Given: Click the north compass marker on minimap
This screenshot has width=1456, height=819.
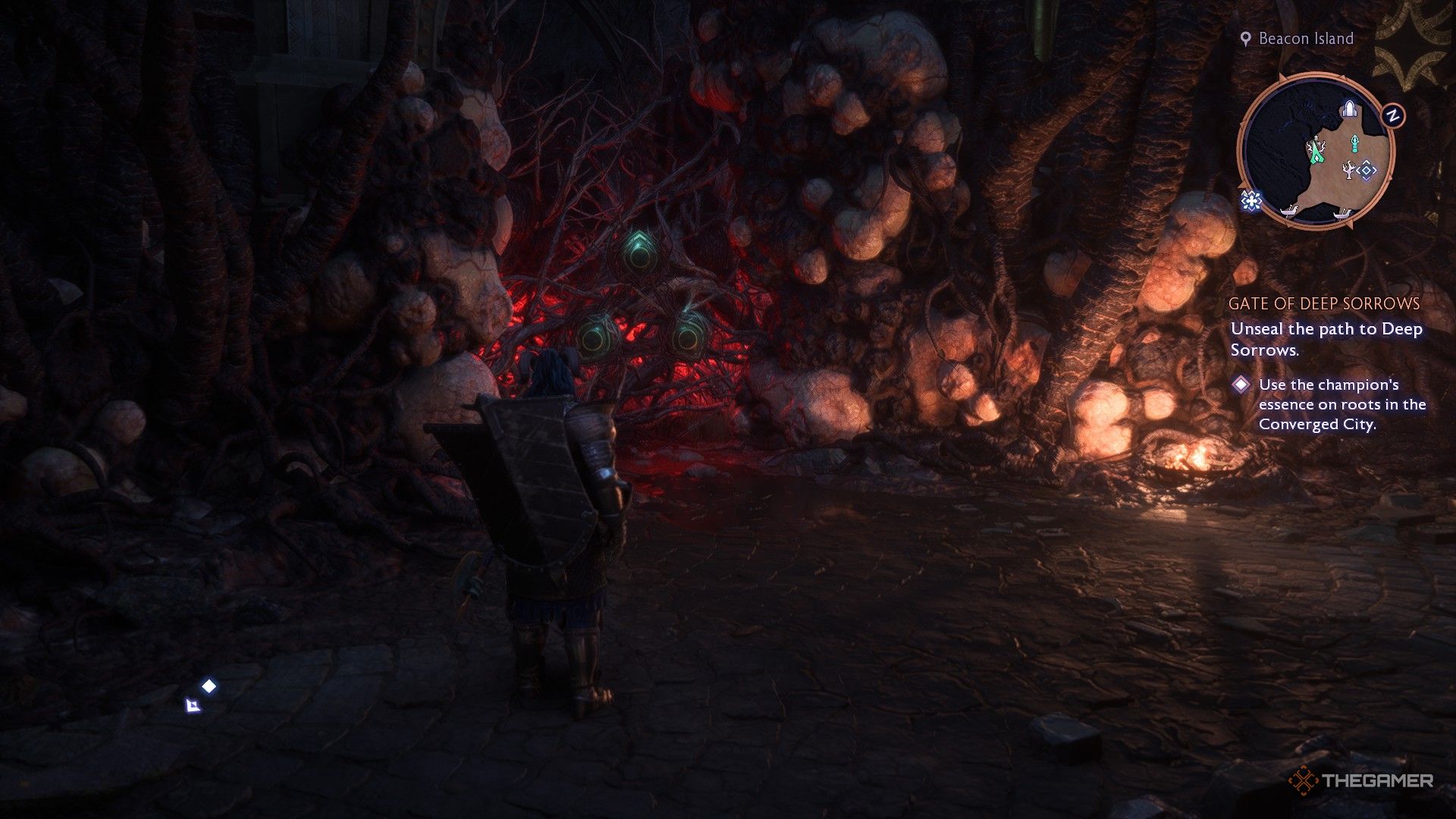Looking at the screenshot, I should 1392,116.
